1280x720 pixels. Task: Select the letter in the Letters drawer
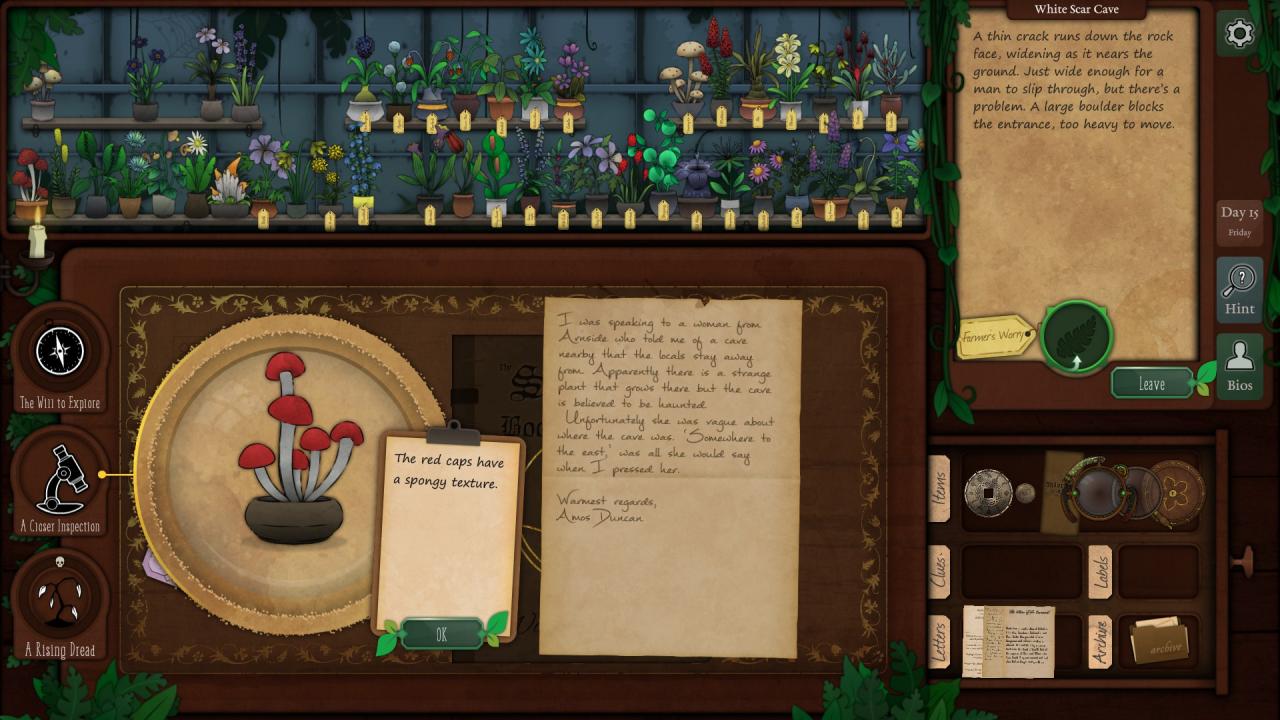[1008, 641]
